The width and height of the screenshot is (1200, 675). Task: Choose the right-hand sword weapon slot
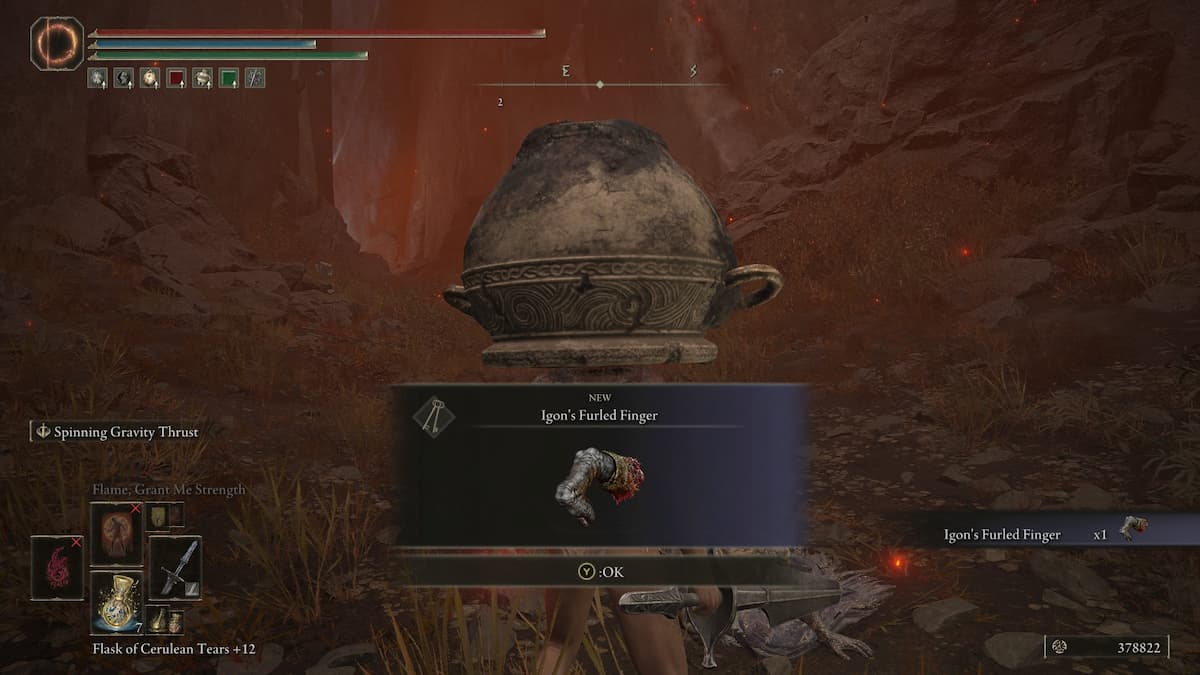point(175,568)
